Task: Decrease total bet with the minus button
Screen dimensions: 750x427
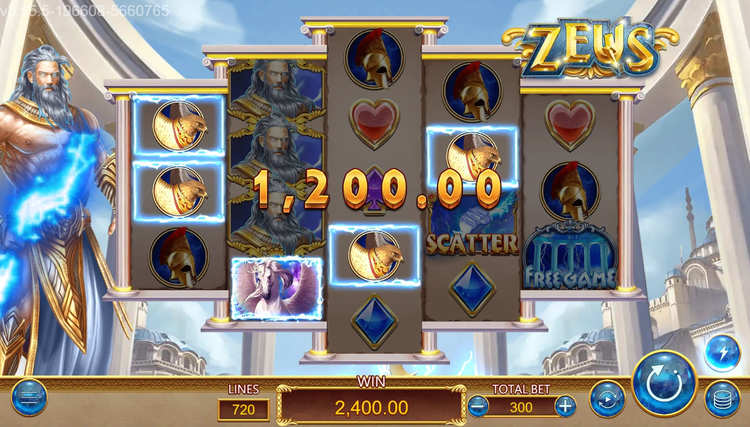Action: click(478, 406)
